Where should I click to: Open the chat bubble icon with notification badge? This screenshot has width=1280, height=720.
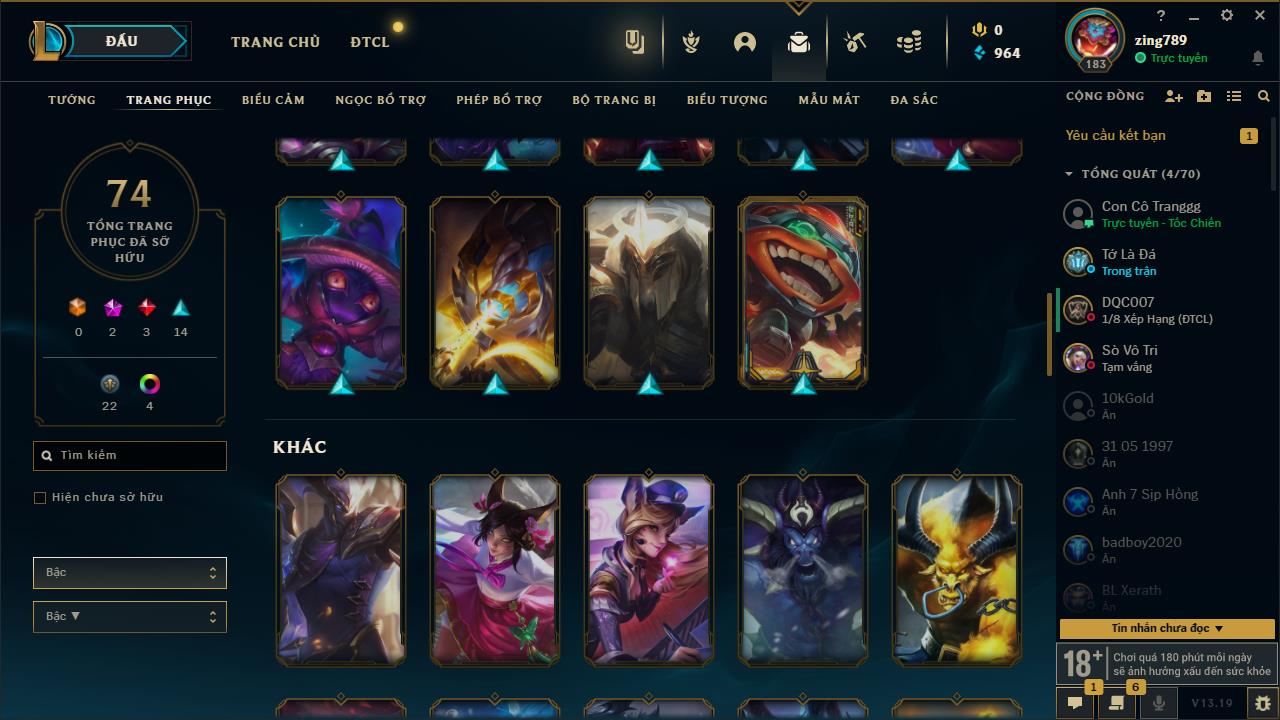(1075, 704)
